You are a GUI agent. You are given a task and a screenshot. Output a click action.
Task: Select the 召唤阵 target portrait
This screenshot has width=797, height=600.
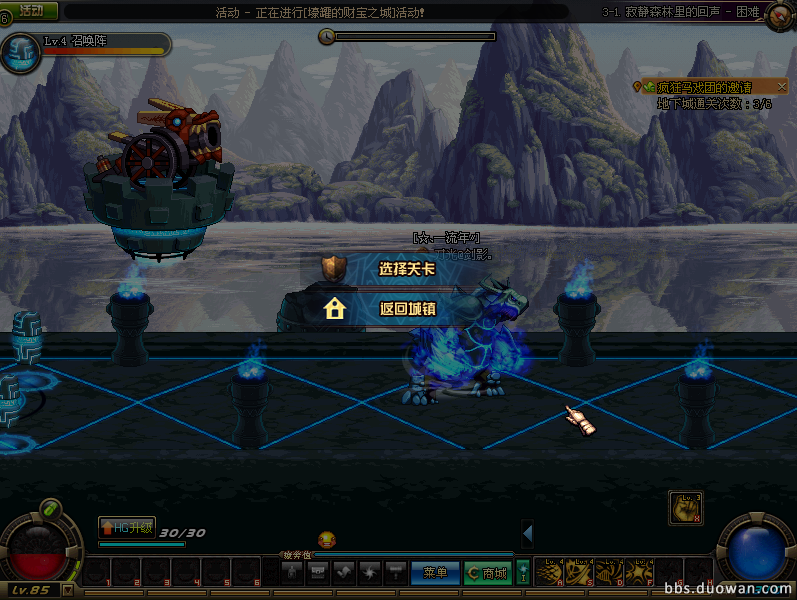click(21, 54)
